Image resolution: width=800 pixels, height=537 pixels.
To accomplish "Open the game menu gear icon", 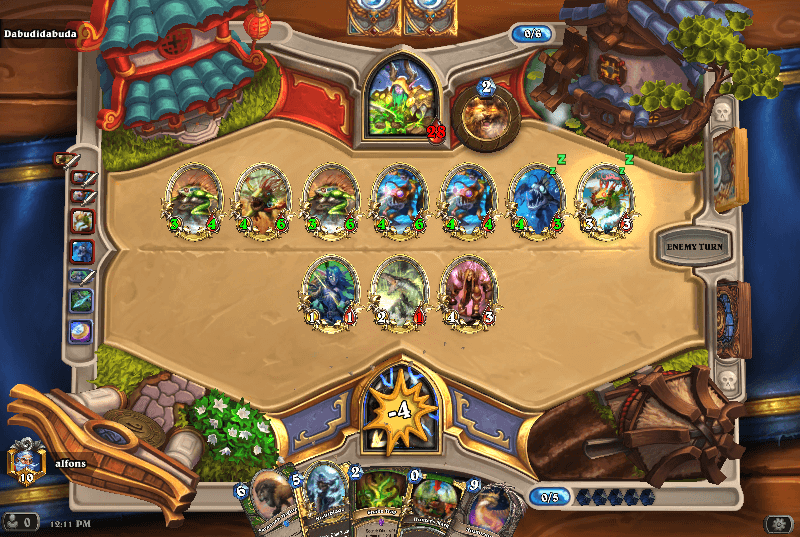I will [x=777, y=523].
